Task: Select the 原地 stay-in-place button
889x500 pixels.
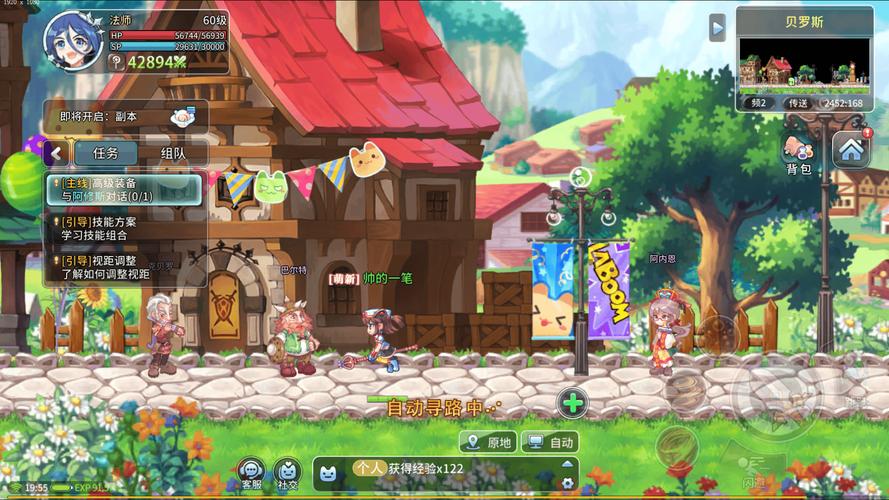Action: click(x=488, y=442)
